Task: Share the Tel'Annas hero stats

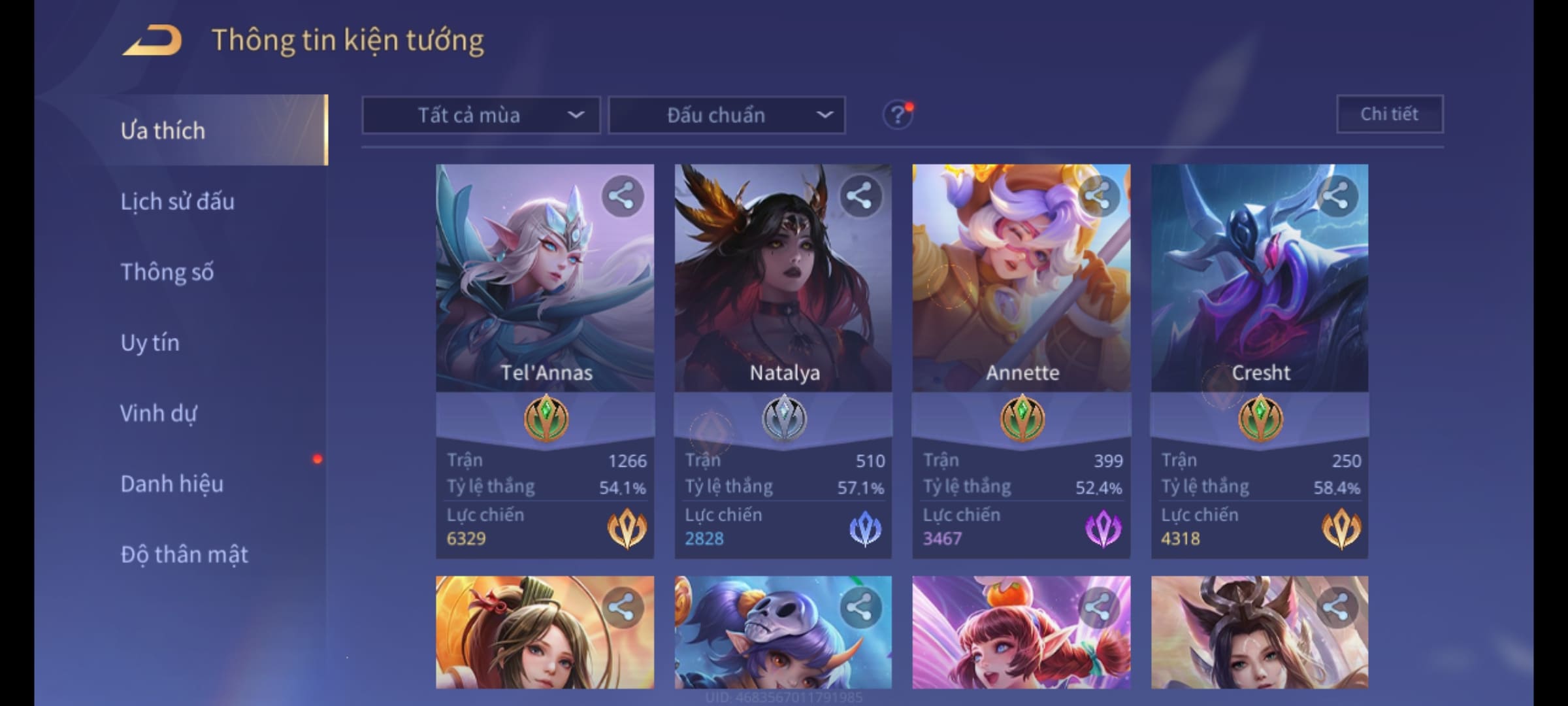Action: tap(622, 196)
